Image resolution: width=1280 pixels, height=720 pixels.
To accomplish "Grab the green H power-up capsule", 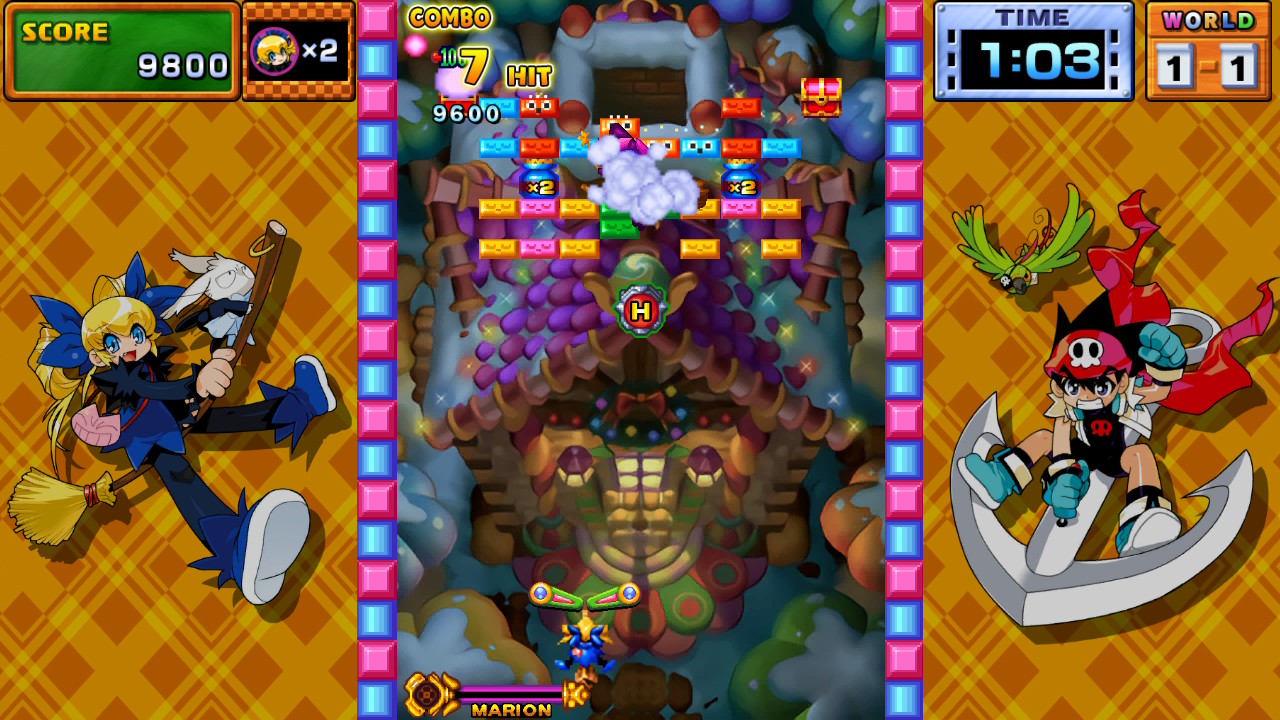I will 643,310.
